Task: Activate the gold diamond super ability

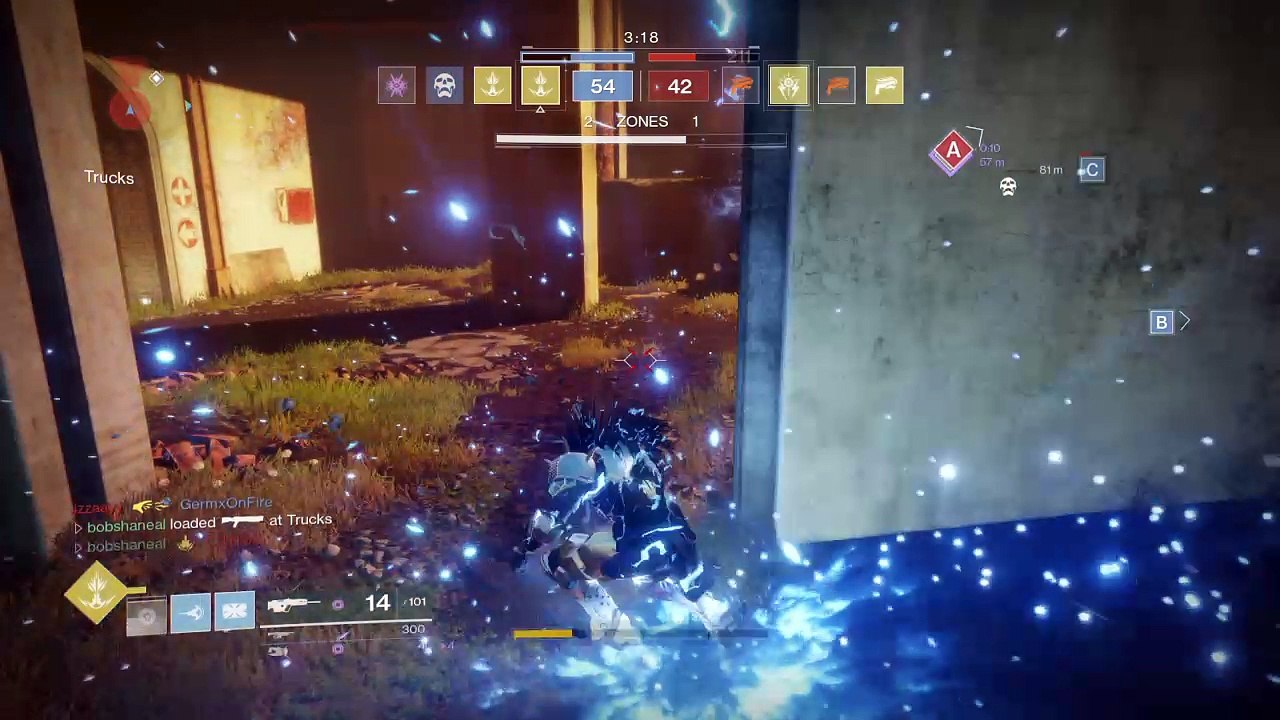Action: (x=96, y=591)
